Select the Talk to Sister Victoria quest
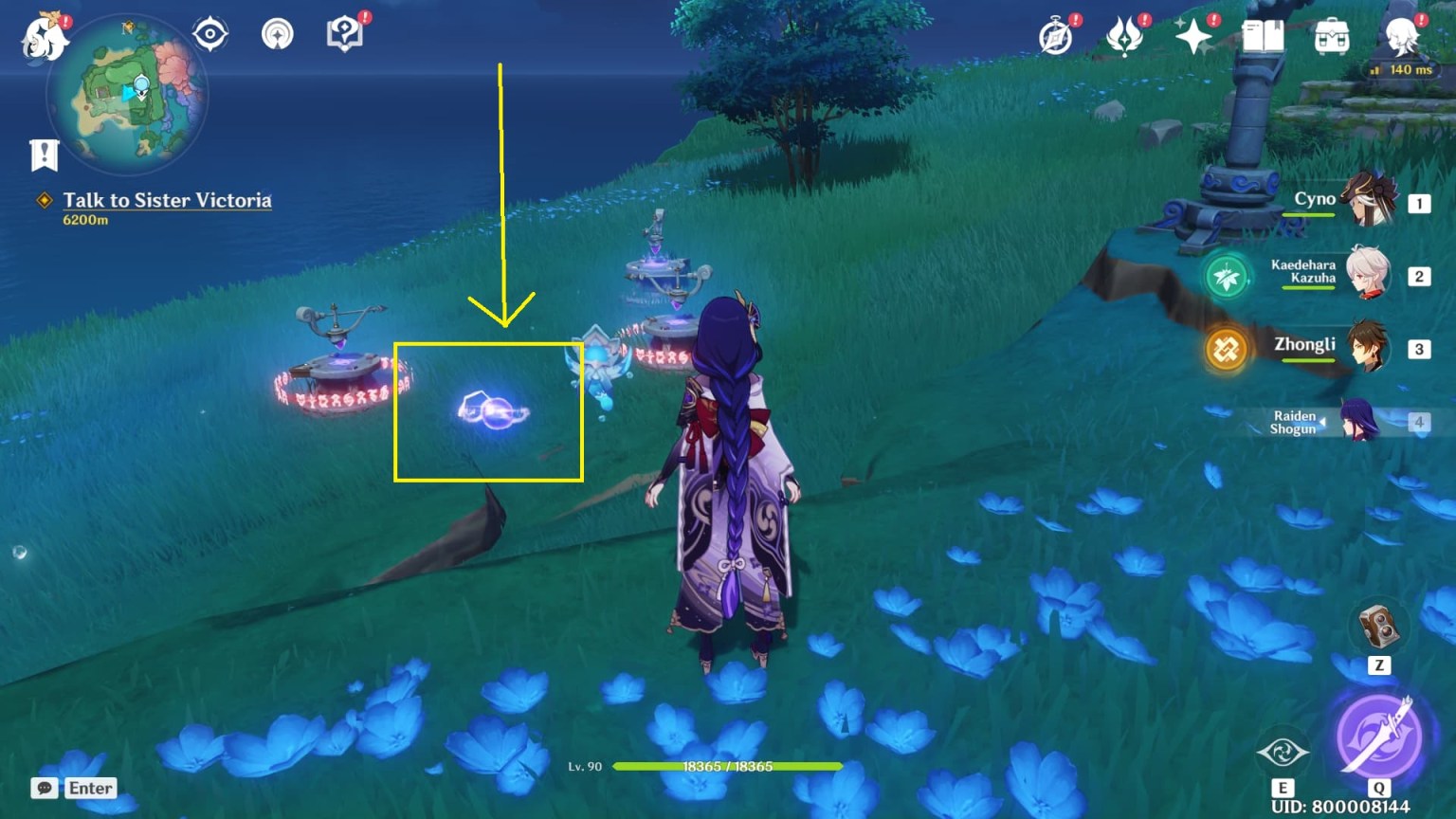The height and width of the screenshot is (819, 1456). pos(167,200)
